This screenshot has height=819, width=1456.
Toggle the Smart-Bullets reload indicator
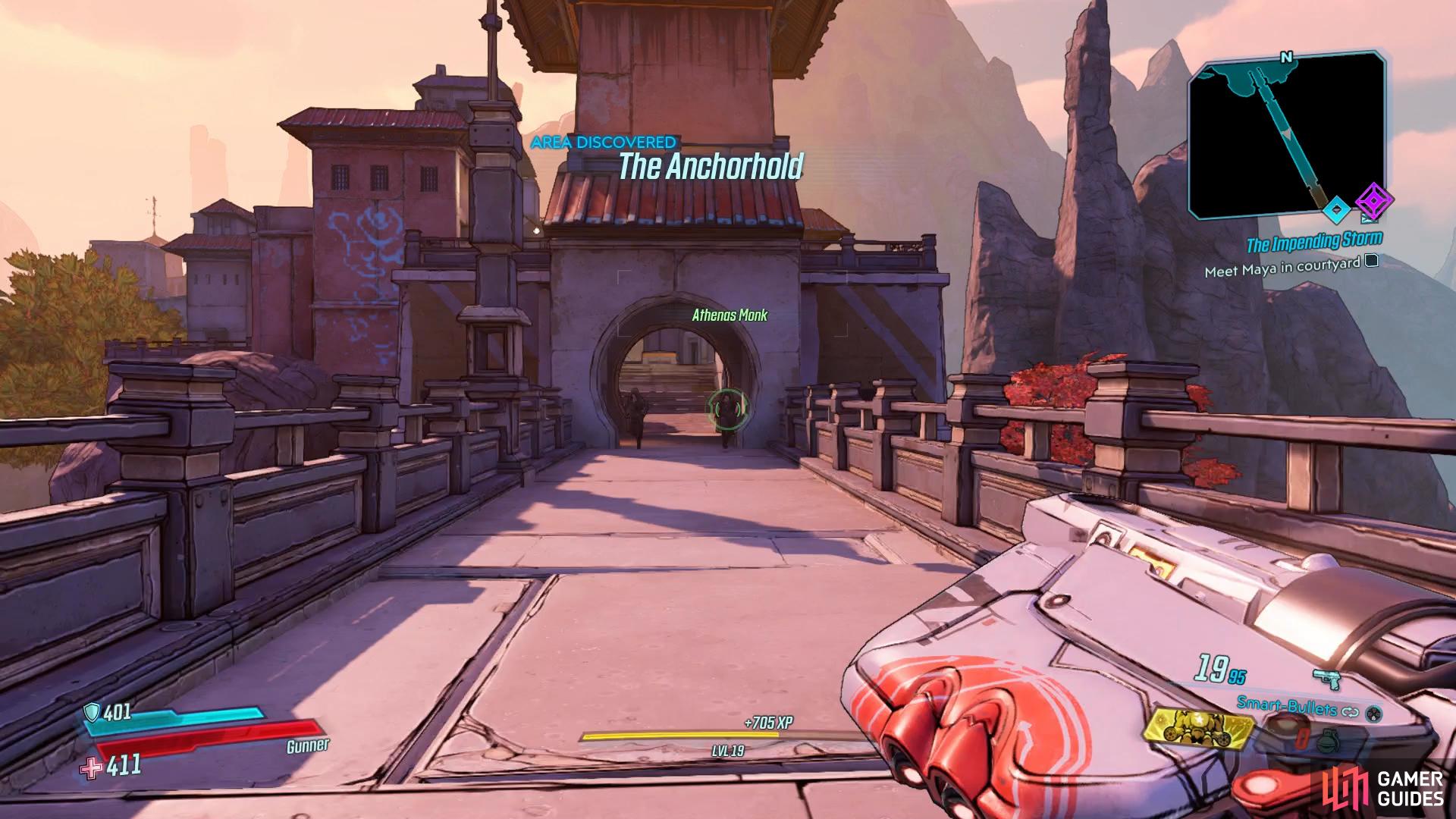1349,711
